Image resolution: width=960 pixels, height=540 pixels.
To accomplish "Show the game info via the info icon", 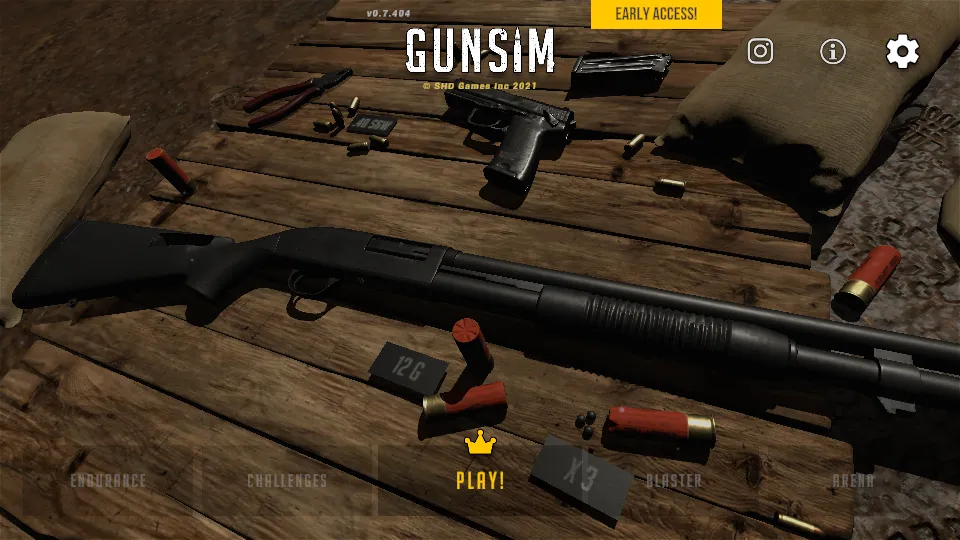I will point(832,52).
